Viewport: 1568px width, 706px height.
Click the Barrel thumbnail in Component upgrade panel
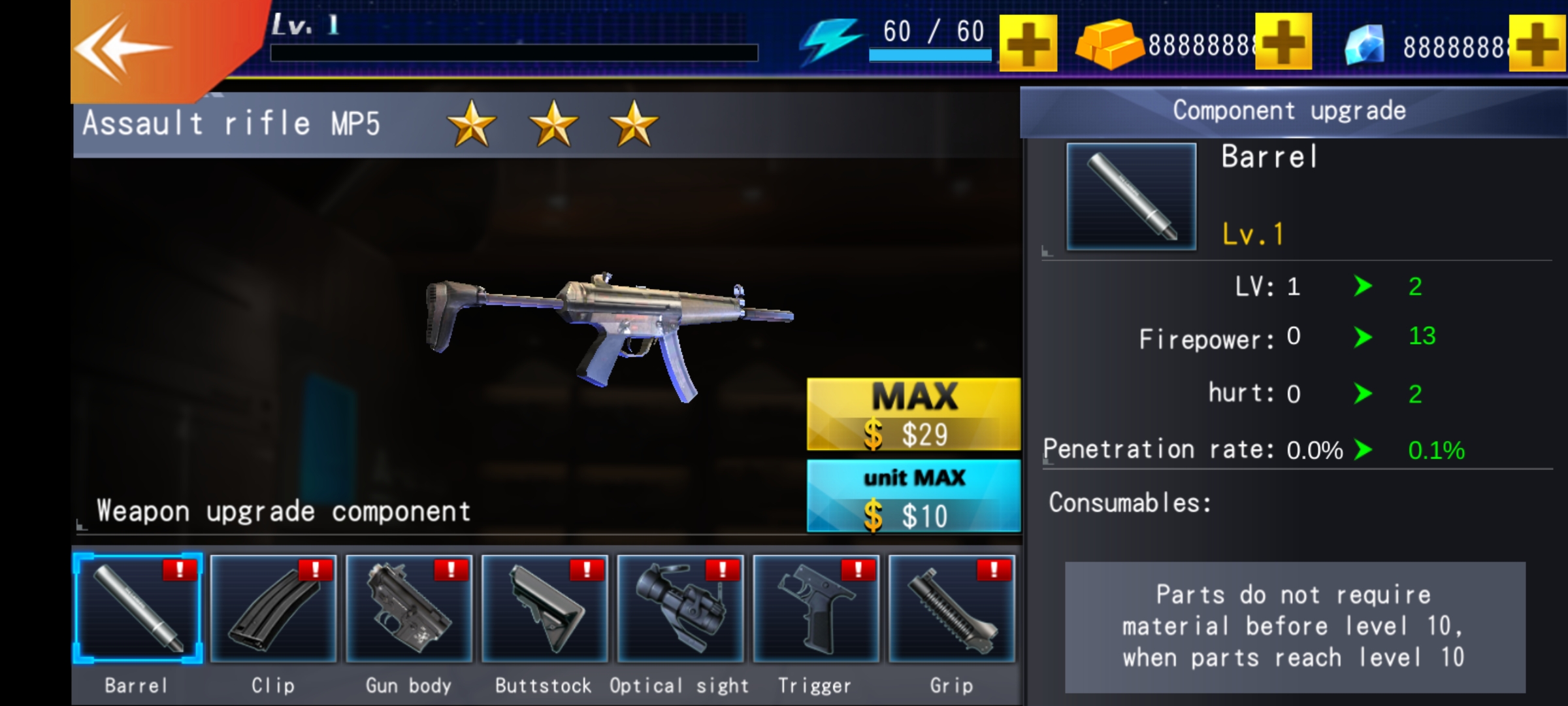point(1132,196)
